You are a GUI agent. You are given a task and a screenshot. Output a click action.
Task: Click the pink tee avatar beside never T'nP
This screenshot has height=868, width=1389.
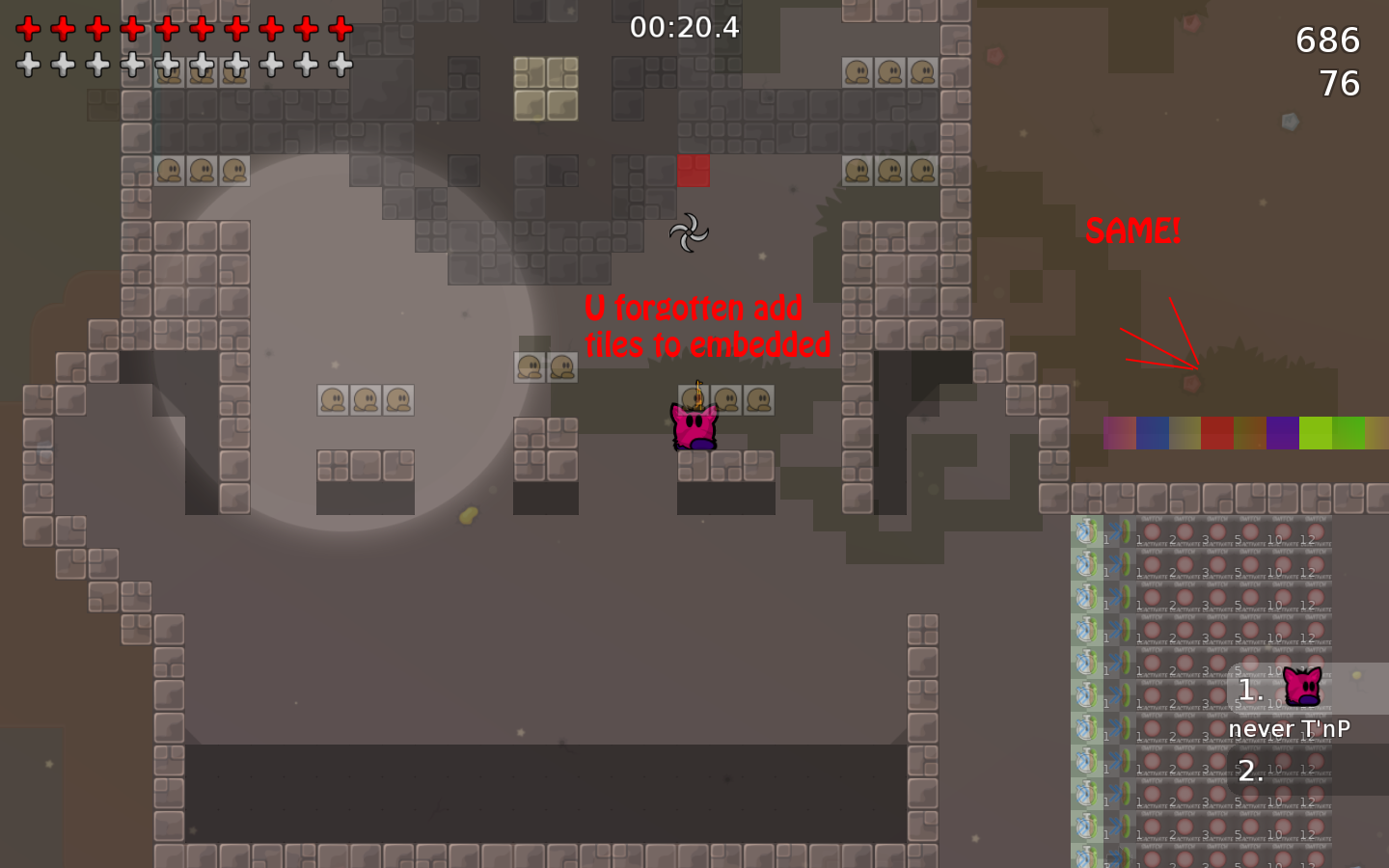[x=1304, y=687]
